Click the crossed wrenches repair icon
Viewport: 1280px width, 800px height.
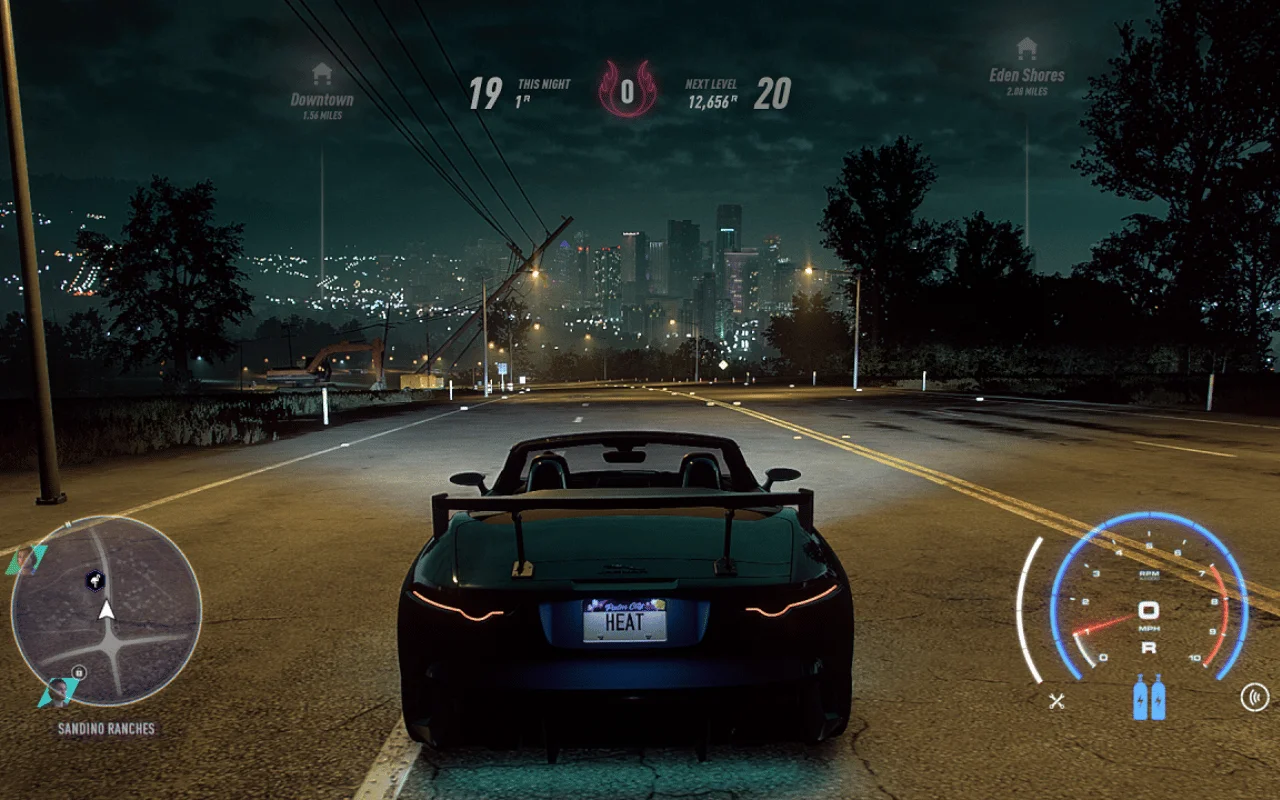click(1056, 700)
